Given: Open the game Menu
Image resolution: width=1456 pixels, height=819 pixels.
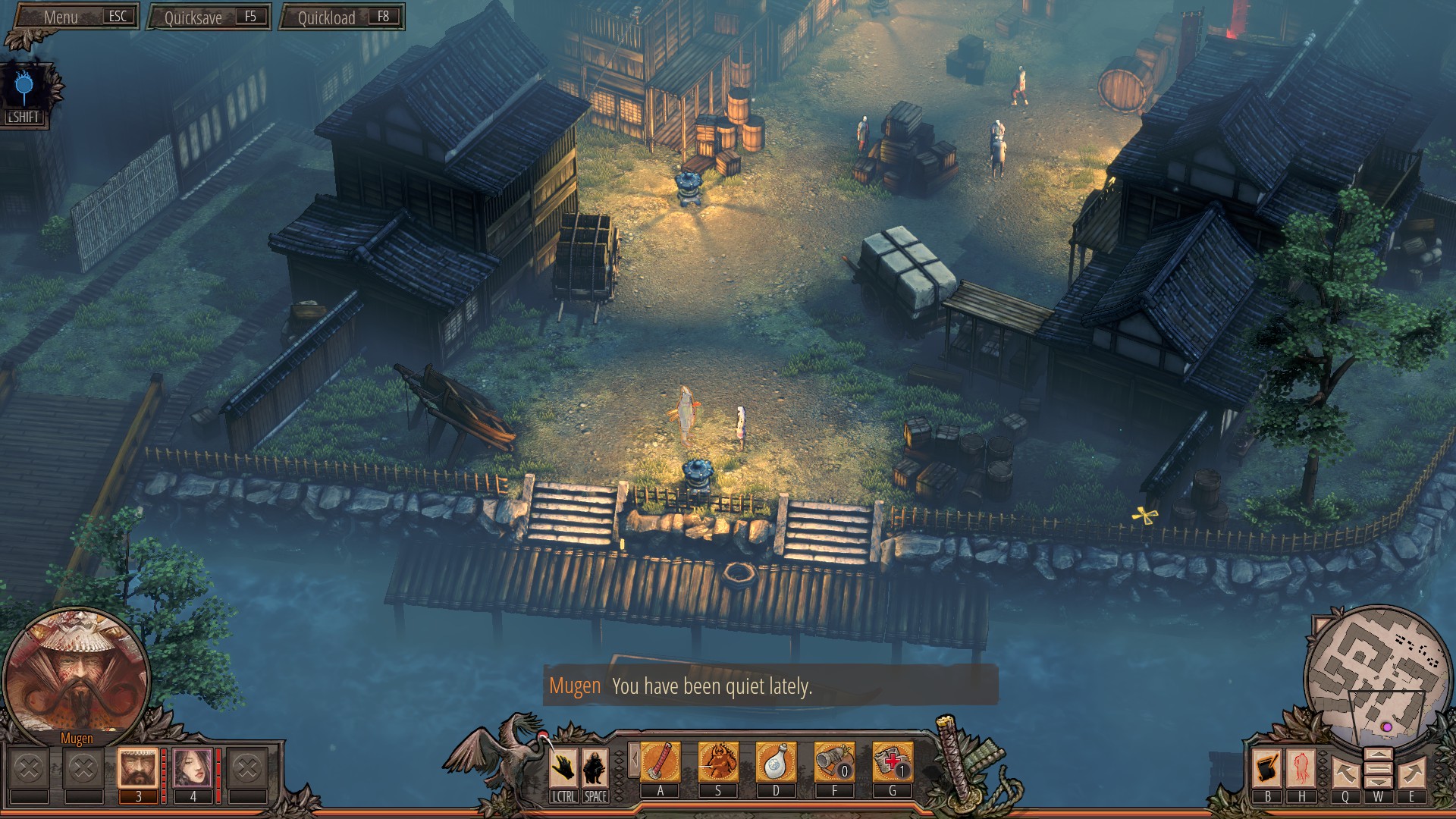Looking at the screenshot, I should (x=74, y=17).
